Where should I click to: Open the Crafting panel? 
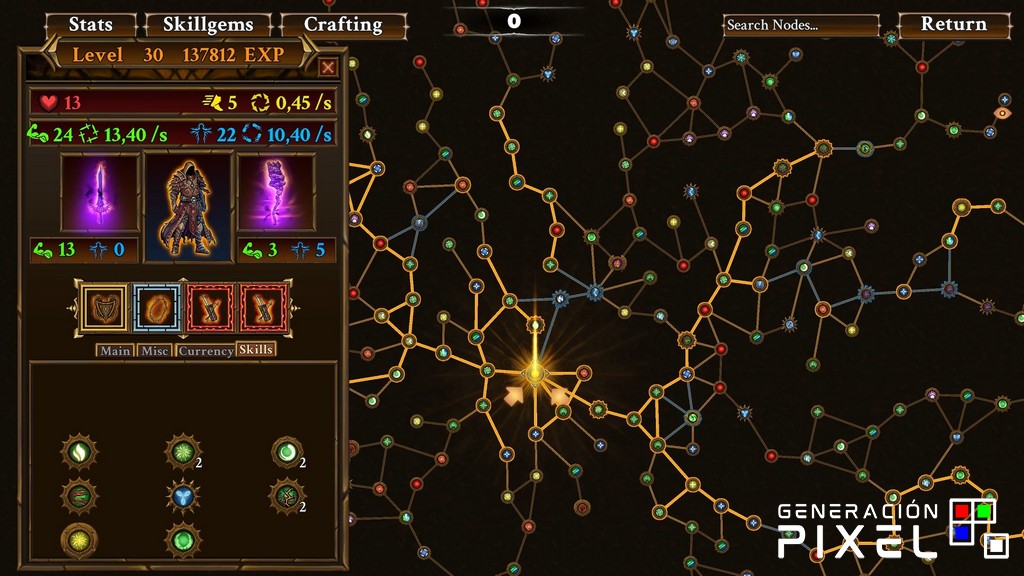tap(343, 24)
